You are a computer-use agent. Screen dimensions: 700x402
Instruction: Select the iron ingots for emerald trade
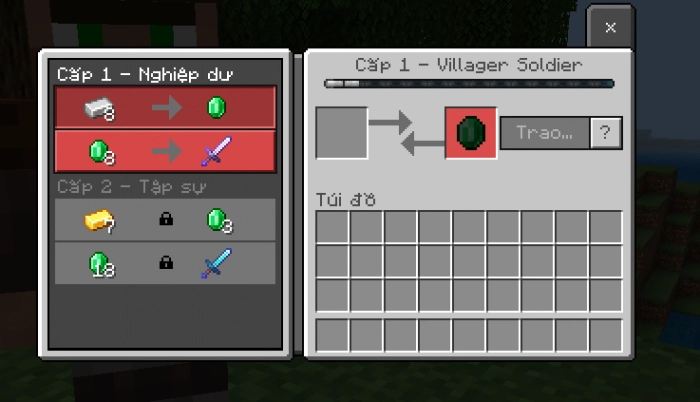pos(165,108)
